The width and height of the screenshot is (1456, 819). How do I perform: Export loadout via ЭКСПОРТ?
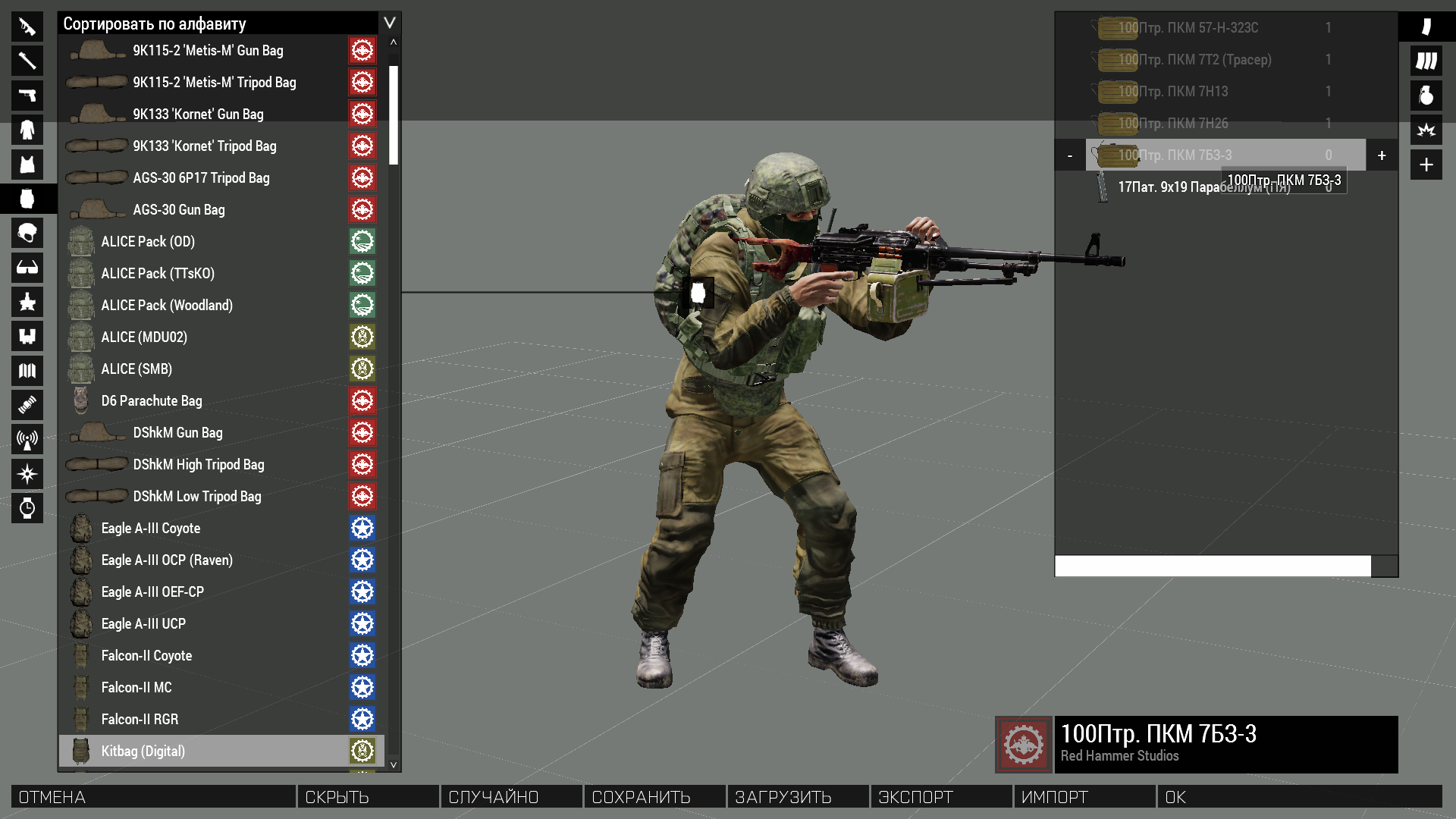point(940,797)
